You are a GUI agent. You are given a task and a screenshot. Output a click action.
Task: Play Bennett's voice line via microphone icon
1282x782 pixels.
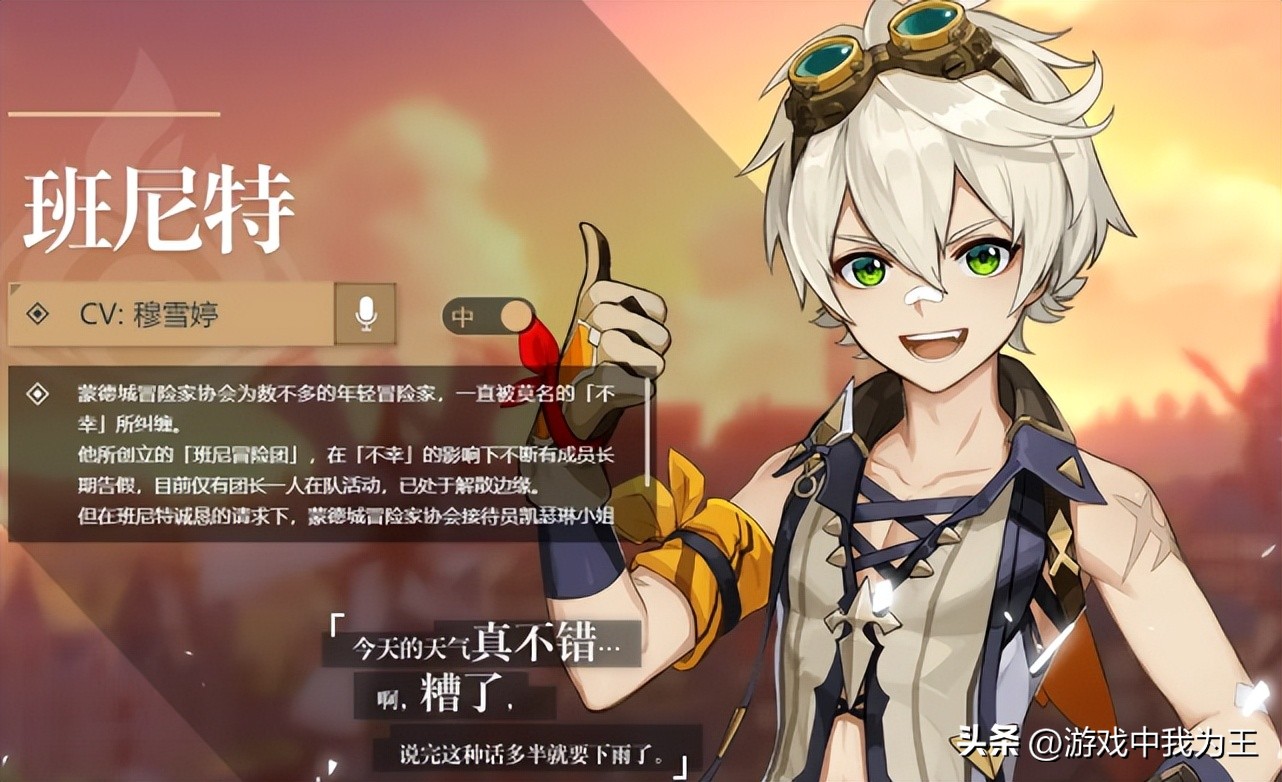pyautogui.click(x=365, y=313)
